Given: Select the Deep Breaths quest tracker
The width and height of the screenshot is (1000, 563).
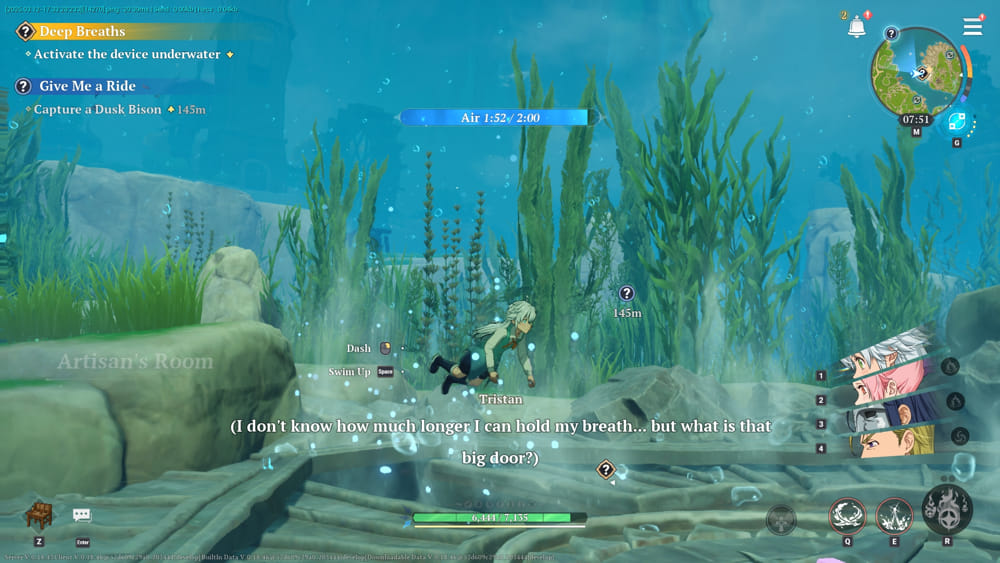Looking at the screenshot, I should (82, 31).
